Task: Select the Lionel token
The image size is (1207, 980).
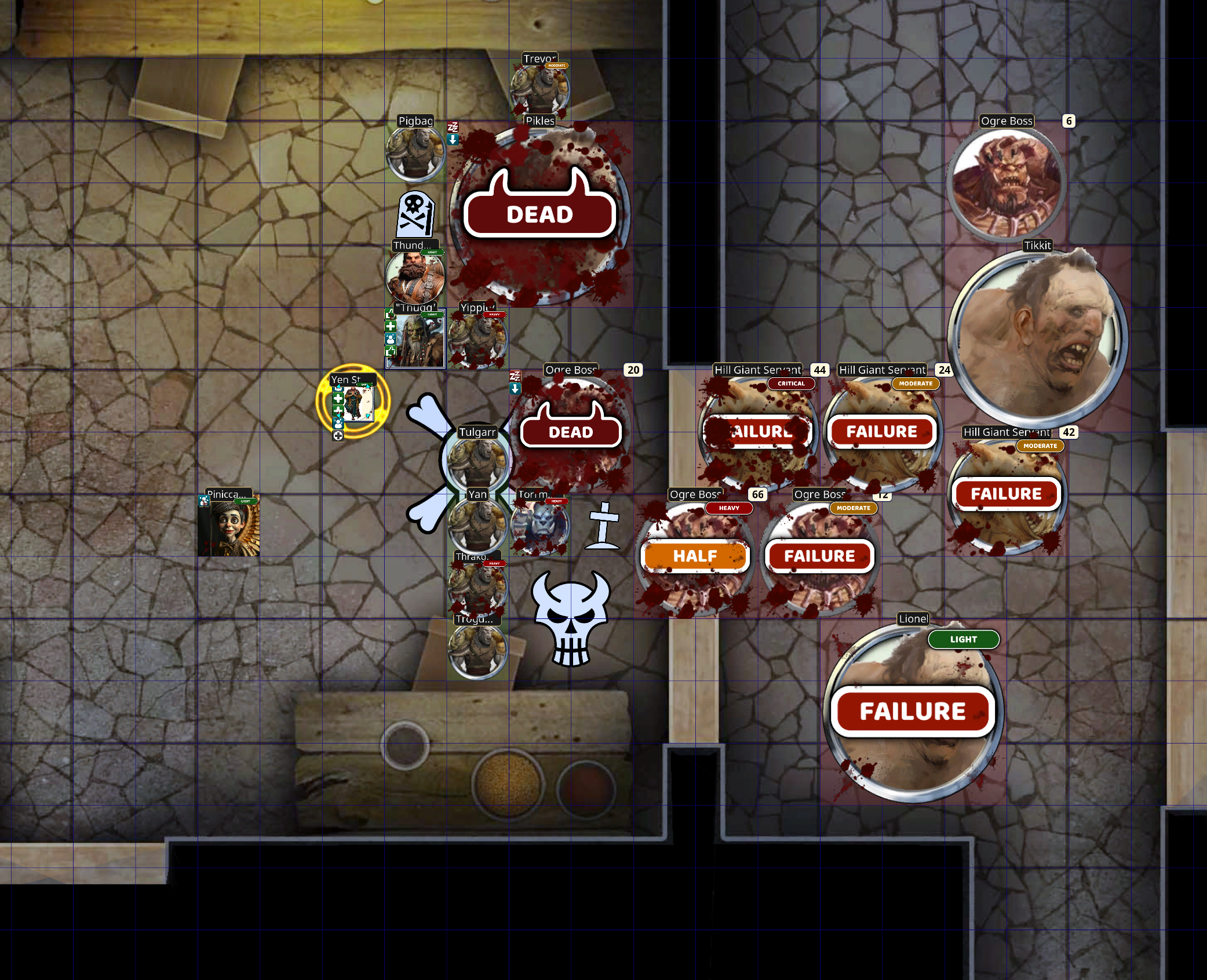Action: point(913,712)
